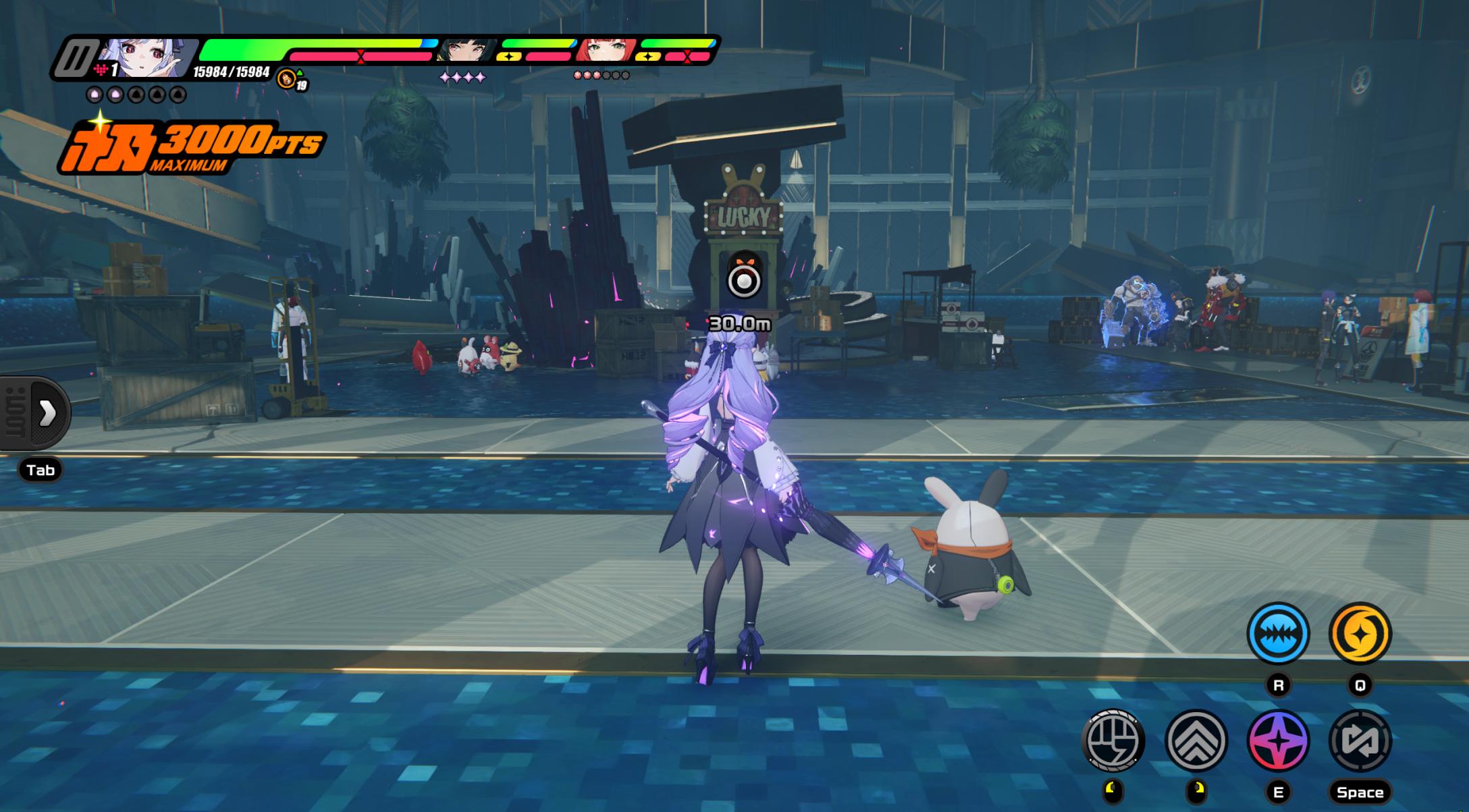
Task: Activate the purple special attack star
Action: pyautogui.click(x=1277, y=740)
